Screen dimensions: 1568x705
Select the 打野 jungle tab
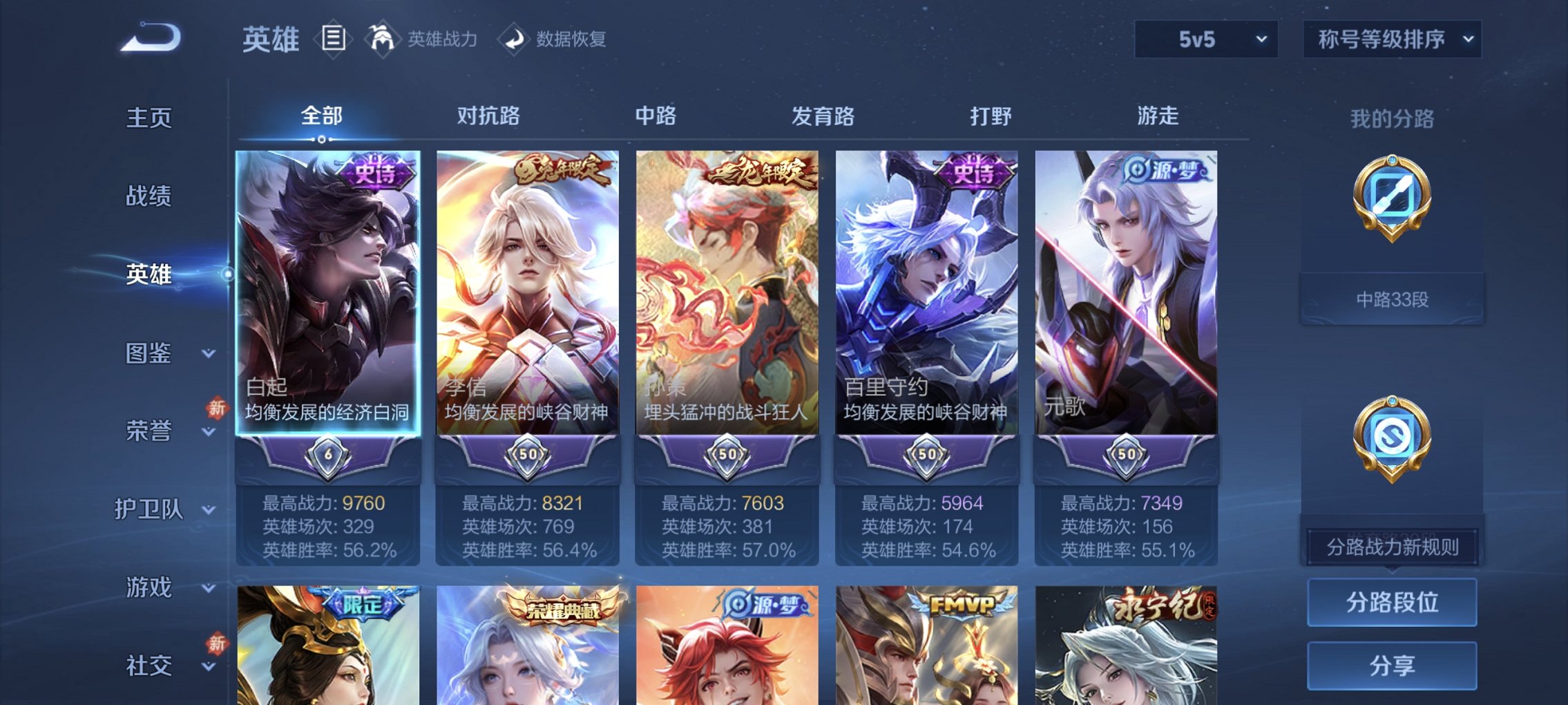click(x=989, y=117)
